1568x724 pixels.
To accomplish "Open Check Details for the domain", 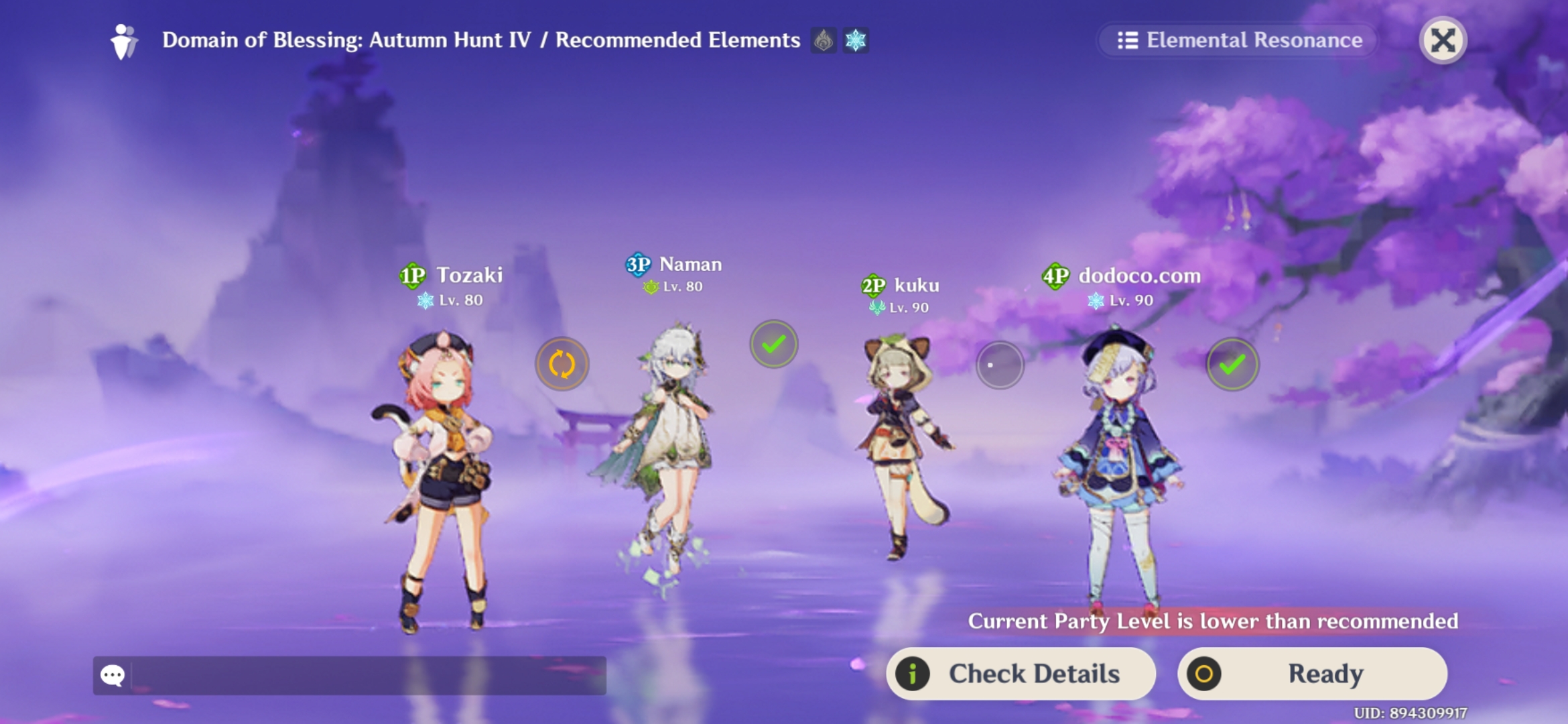I will coord(1021,674).
